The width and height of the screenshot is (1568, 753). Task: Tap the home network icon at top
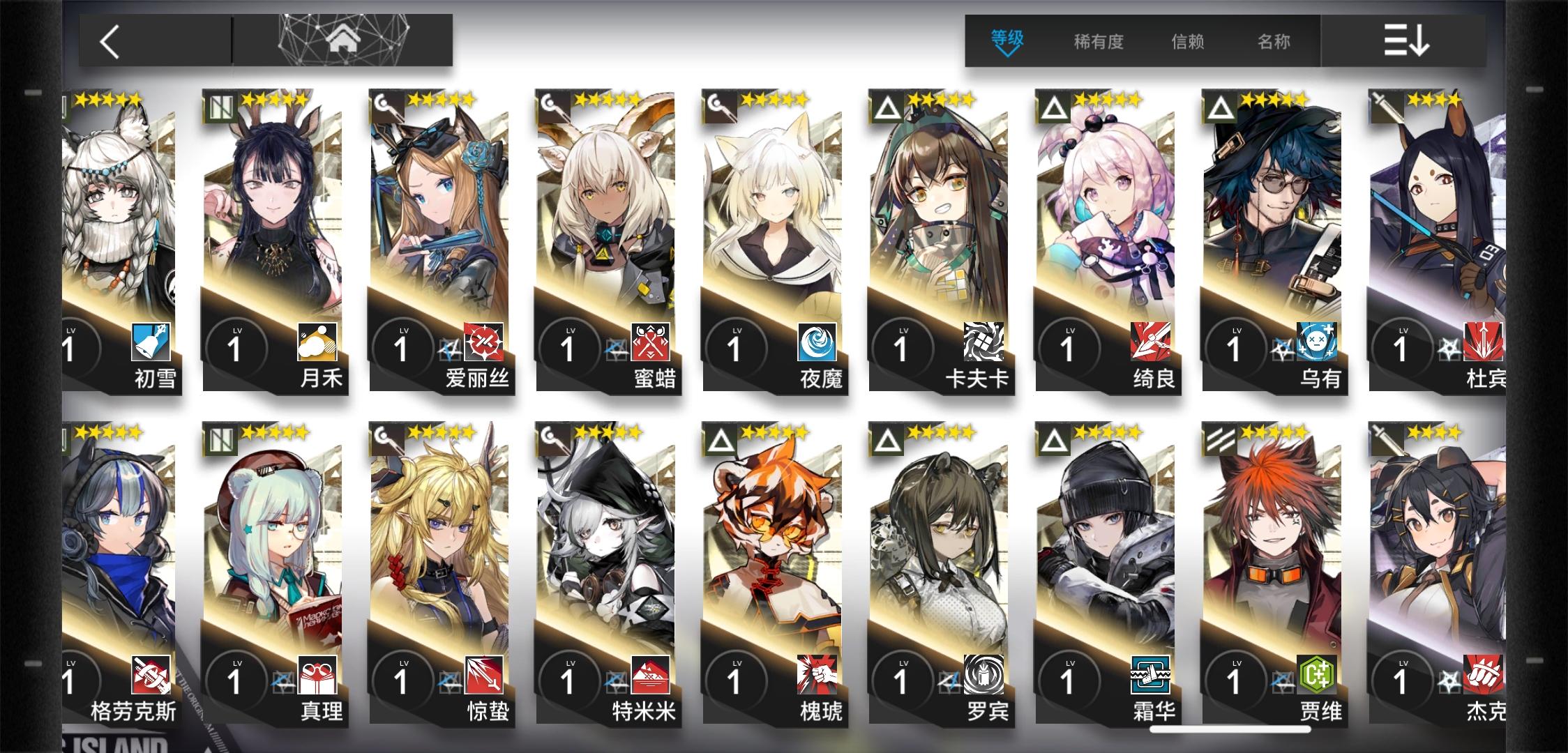[342, 40]
